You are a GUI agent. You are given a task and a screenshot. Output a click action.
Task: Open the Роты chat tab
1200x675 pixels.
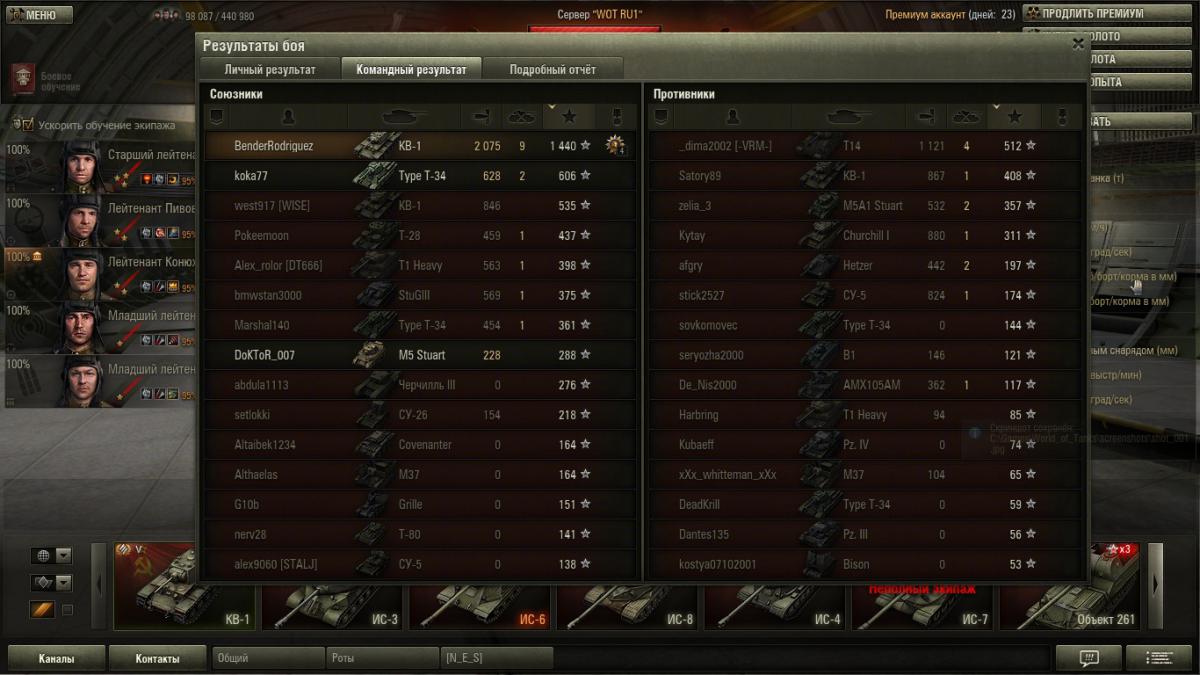coord(382,659)
